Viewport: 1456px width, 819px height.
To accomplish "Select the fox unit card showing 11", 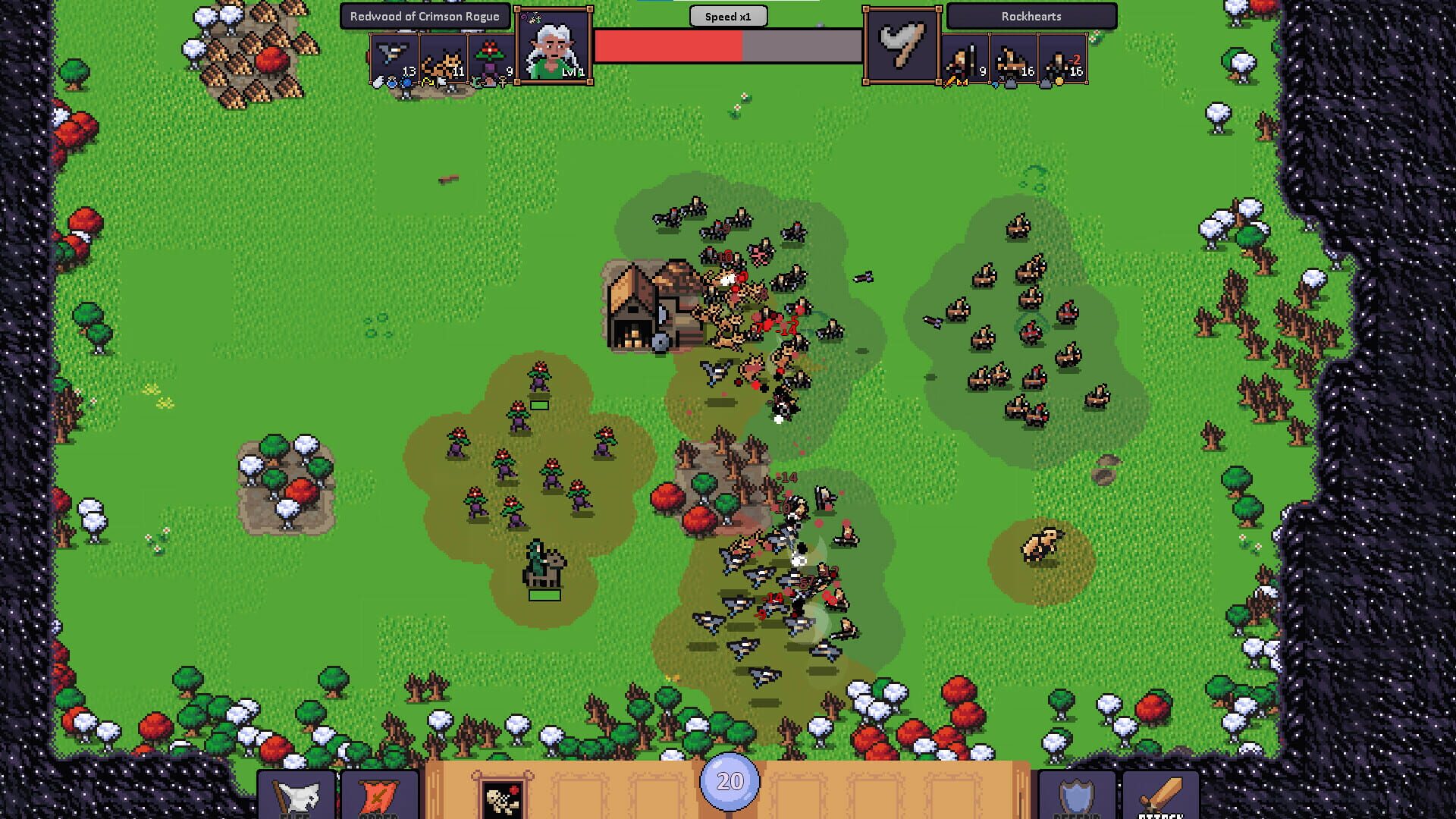I will click(444, 57).
